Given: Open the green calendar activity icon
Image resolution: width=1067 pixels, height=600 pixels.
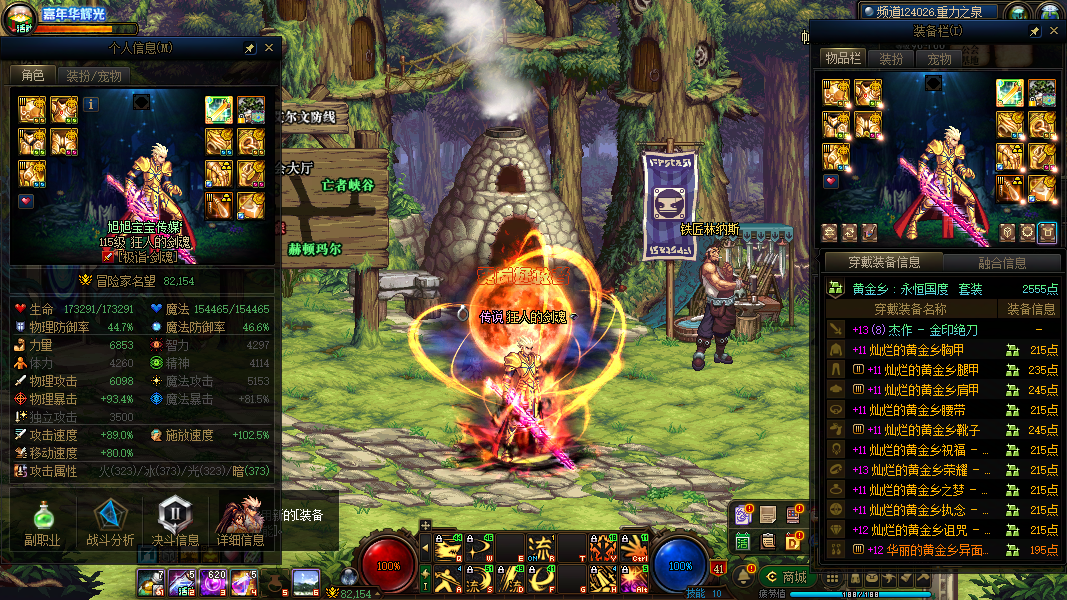Looking at the screenshot, I should click(743, 541).
